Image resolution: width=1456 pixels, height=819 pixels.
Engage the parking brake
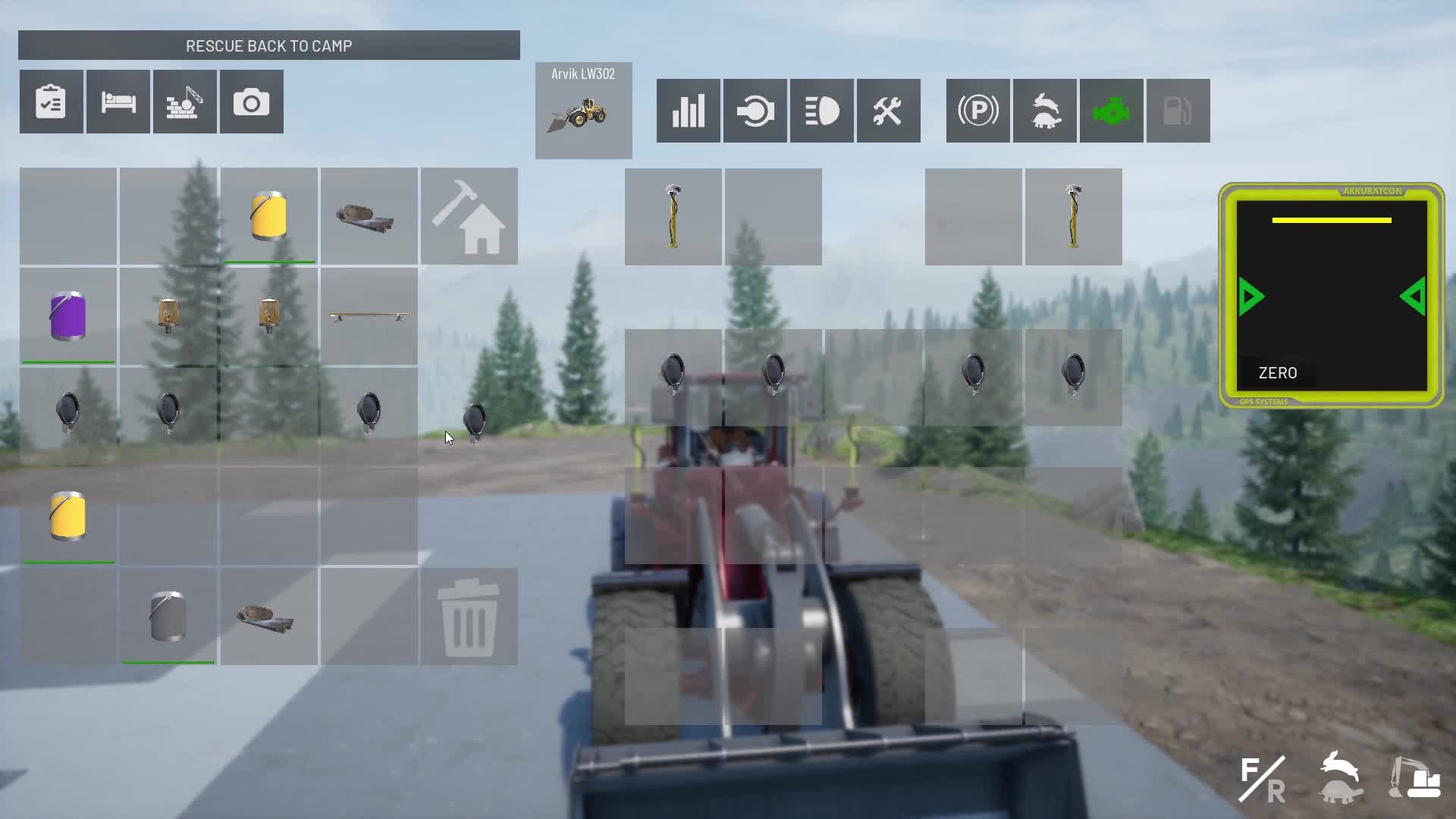(977, 111)
